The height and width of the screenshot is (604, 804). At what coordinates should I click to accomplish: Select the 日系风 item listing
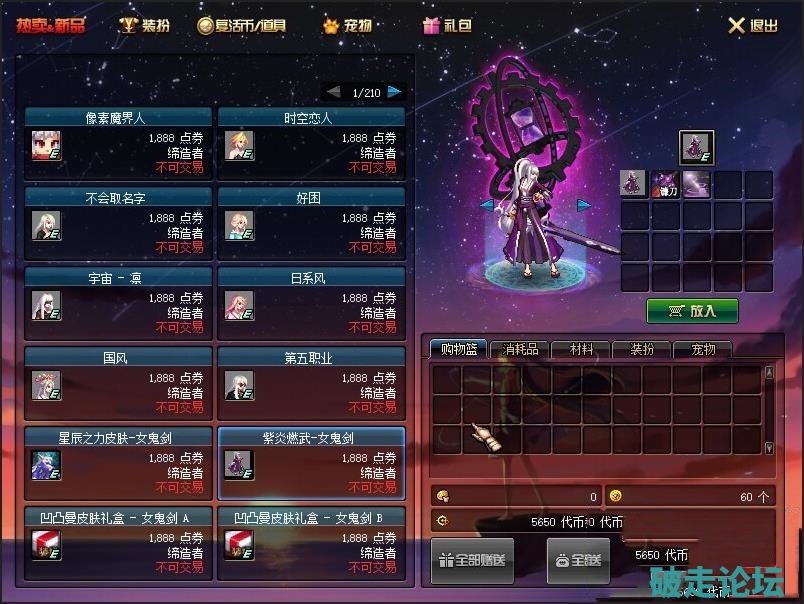click(x=311, y=299)
